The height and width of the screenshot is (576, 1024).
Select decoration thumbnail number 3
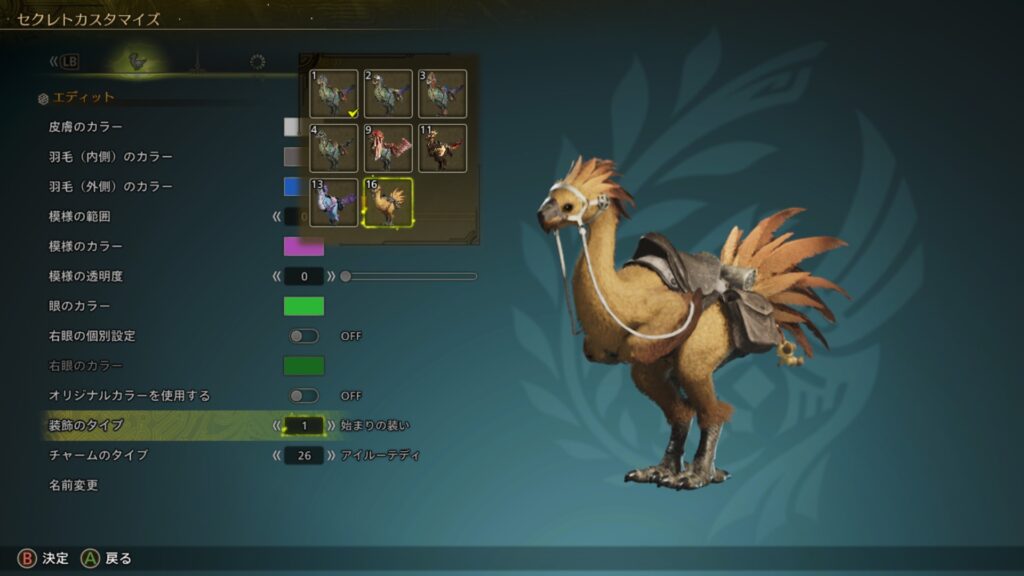point(442,93)
